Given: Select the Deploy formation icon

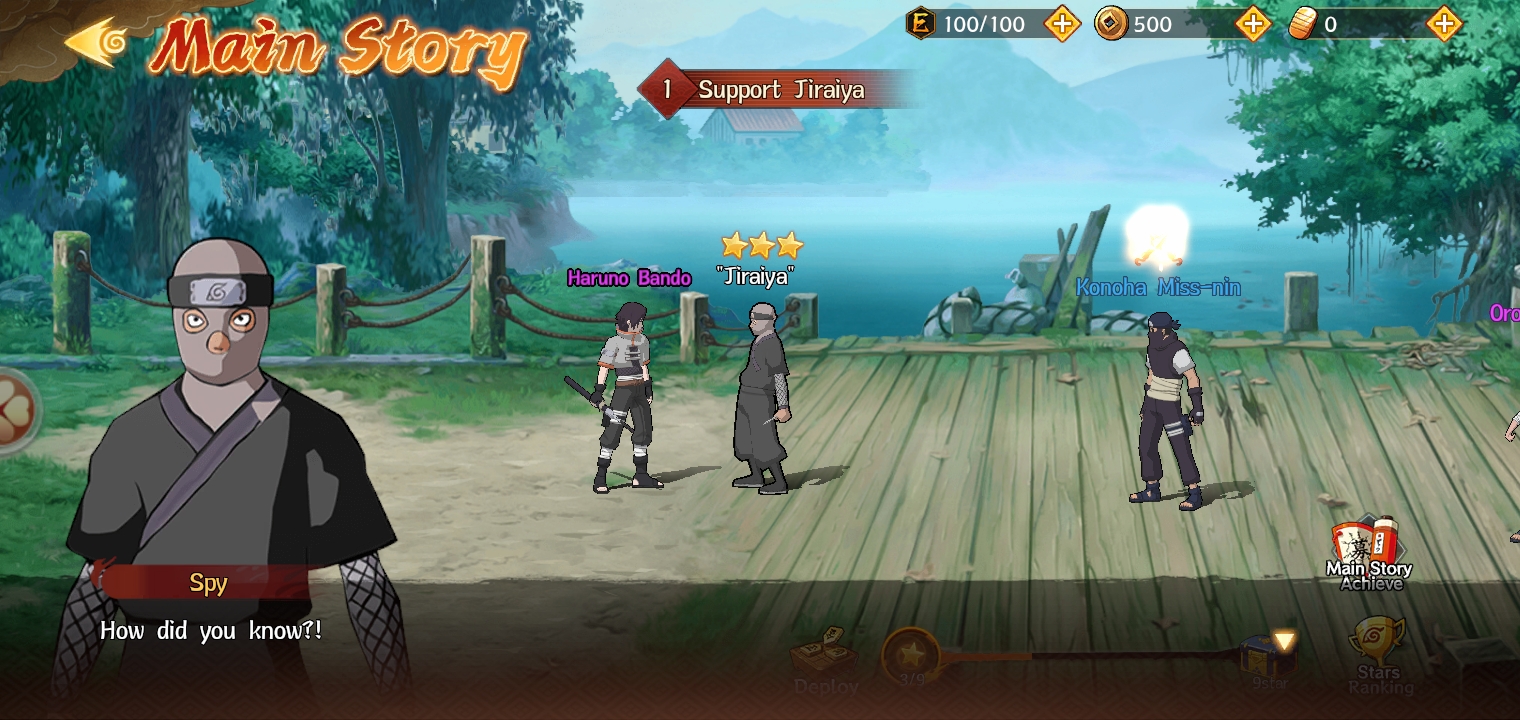Looking at the screenshot, I should click(x=826, y=655).
